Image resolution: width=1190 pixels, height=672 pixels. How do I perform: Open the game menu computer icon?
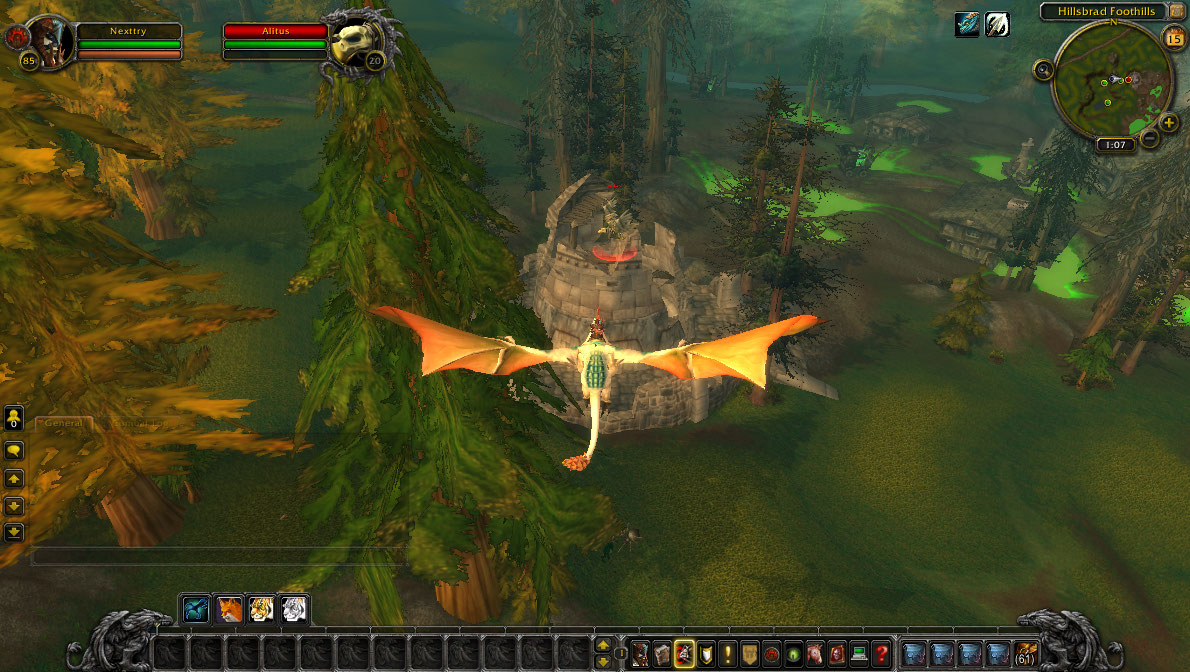(858, 654)
